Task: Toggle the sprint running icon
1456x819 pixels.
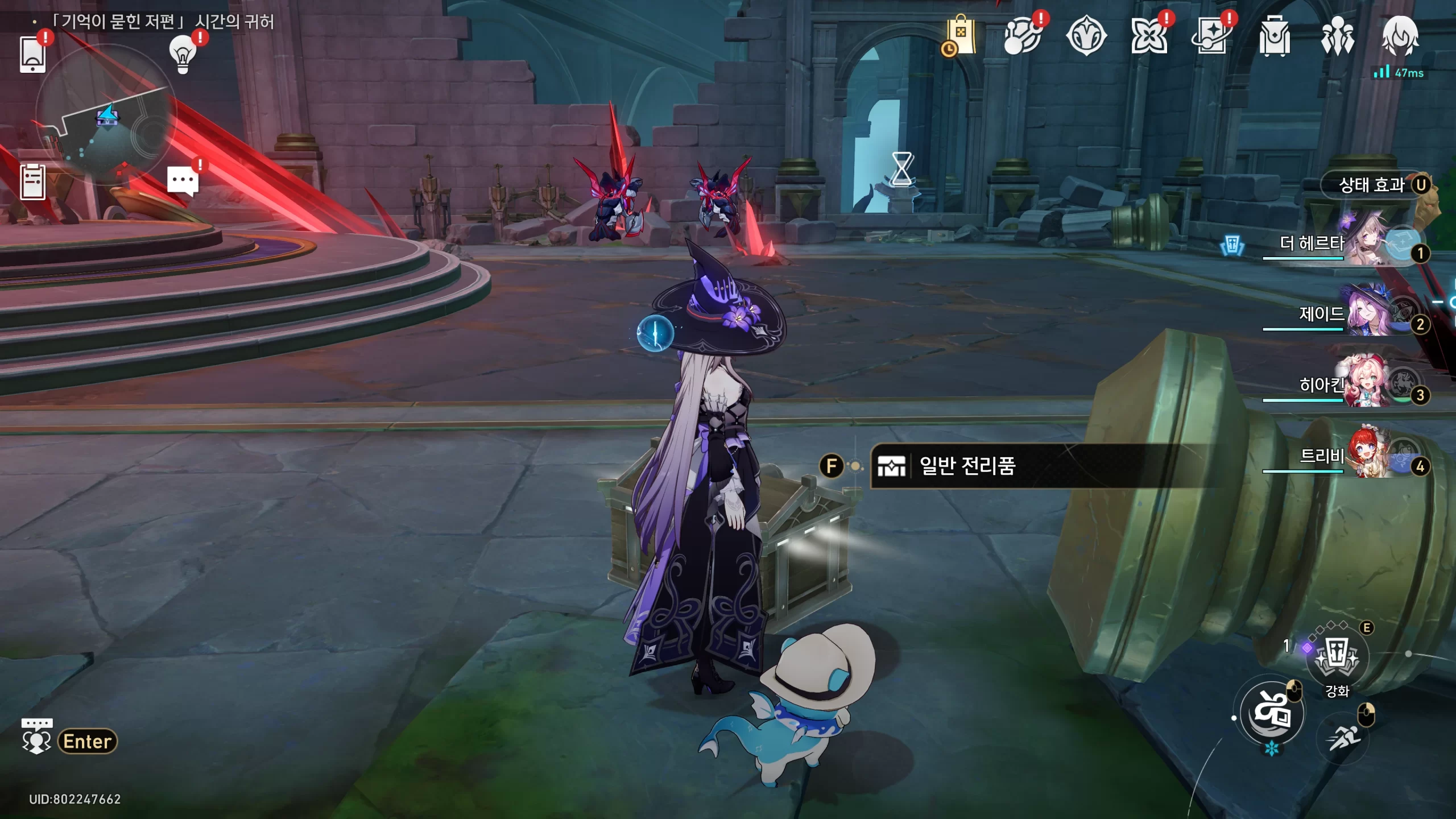Action: click(x=1343, y=738)
